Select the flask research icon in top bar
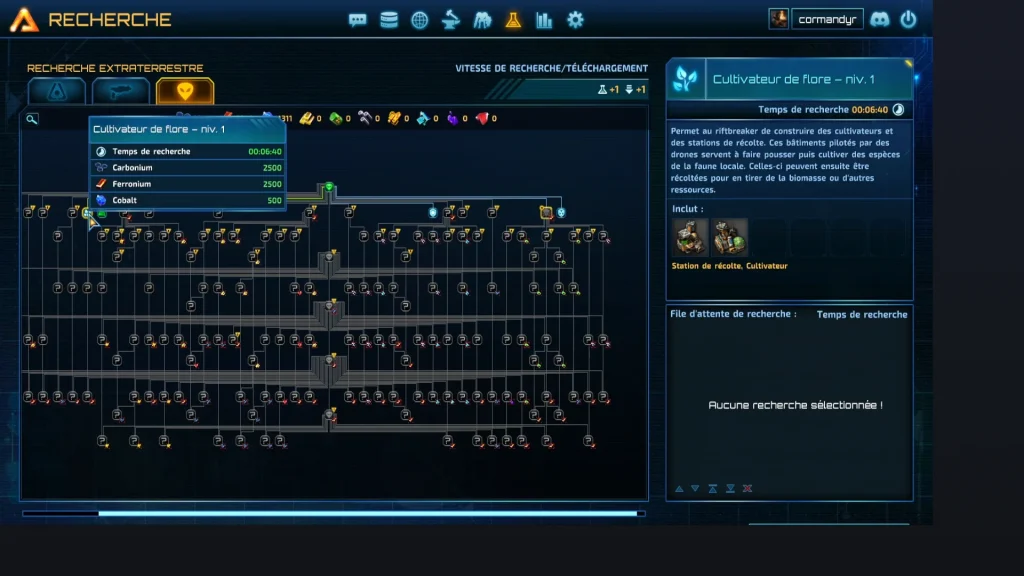The width and height of the screenshot is (1024, 576). (x=513, y=20)
